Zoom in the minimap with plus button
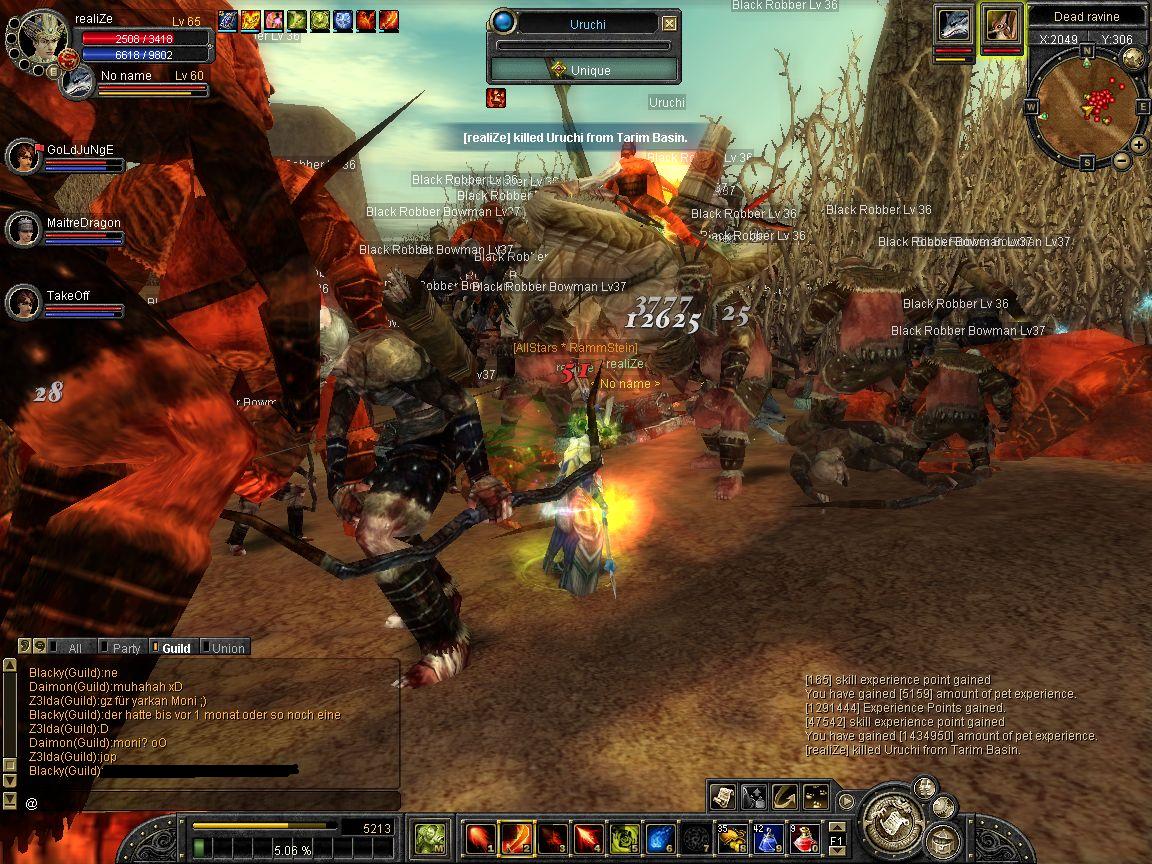 (1139, 145)
